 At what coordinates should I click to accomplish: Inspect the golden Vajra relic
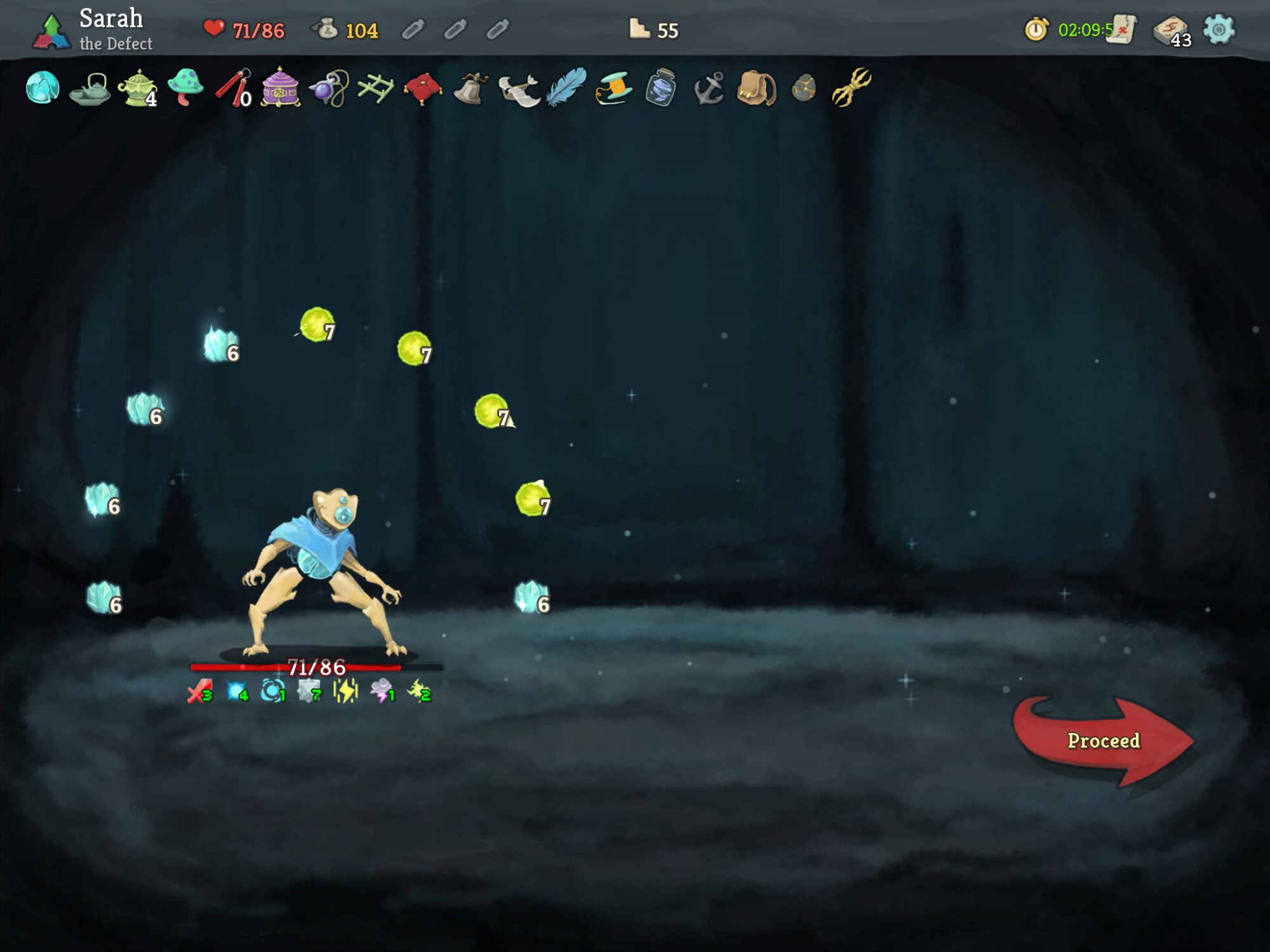click(851, 86)
